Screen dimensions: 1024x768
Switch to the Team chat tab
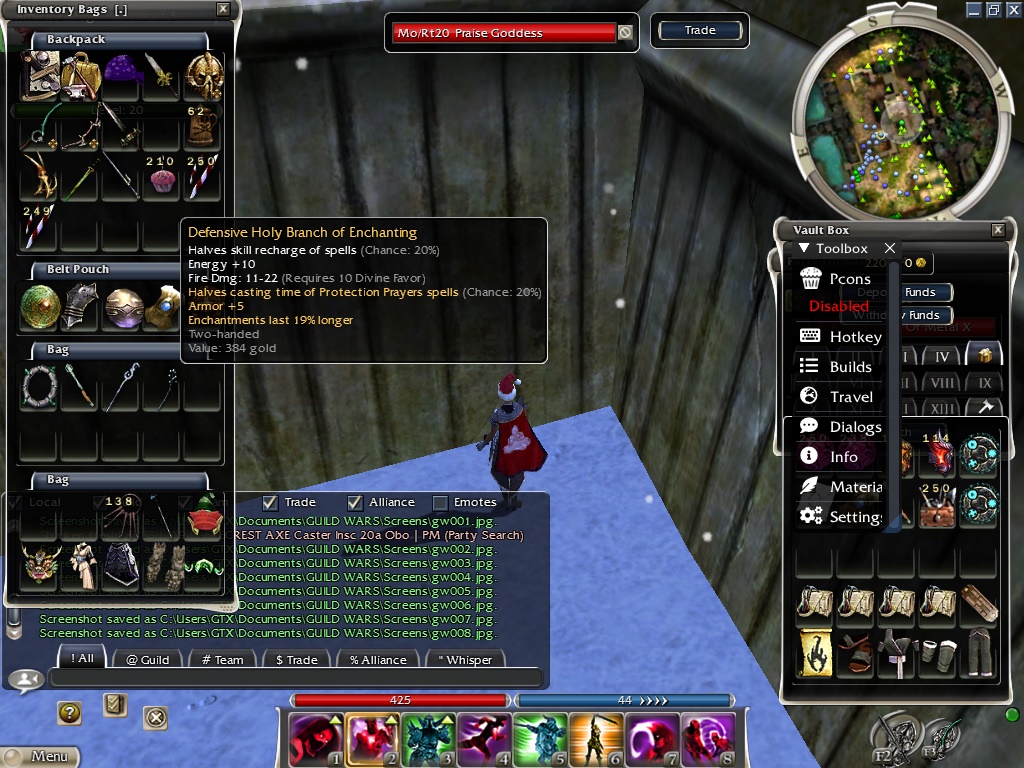tap(222, 659)
